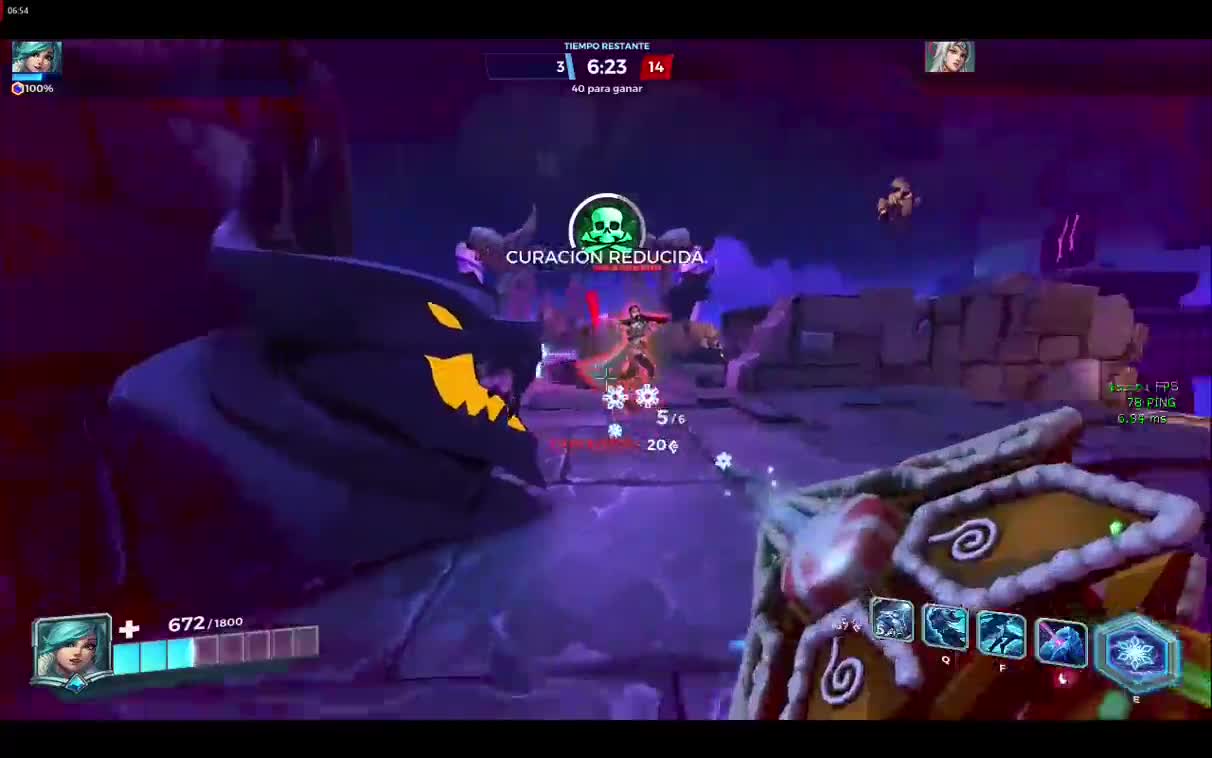Select the ability icon with pink beam
The image size is (1212, 758).
tap(1060, 643)
